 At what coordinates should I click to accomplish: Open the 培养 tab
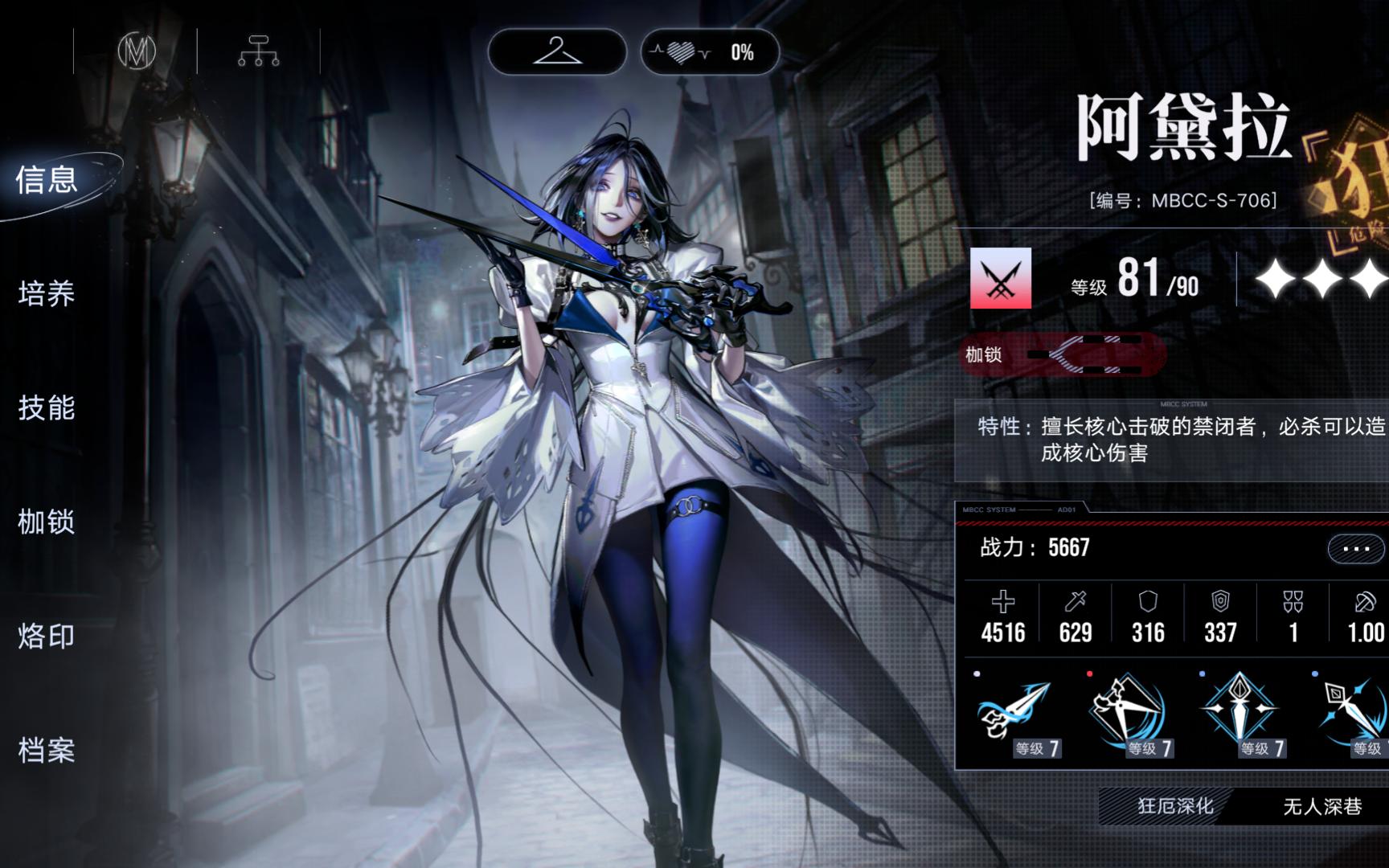pos(47,294)
